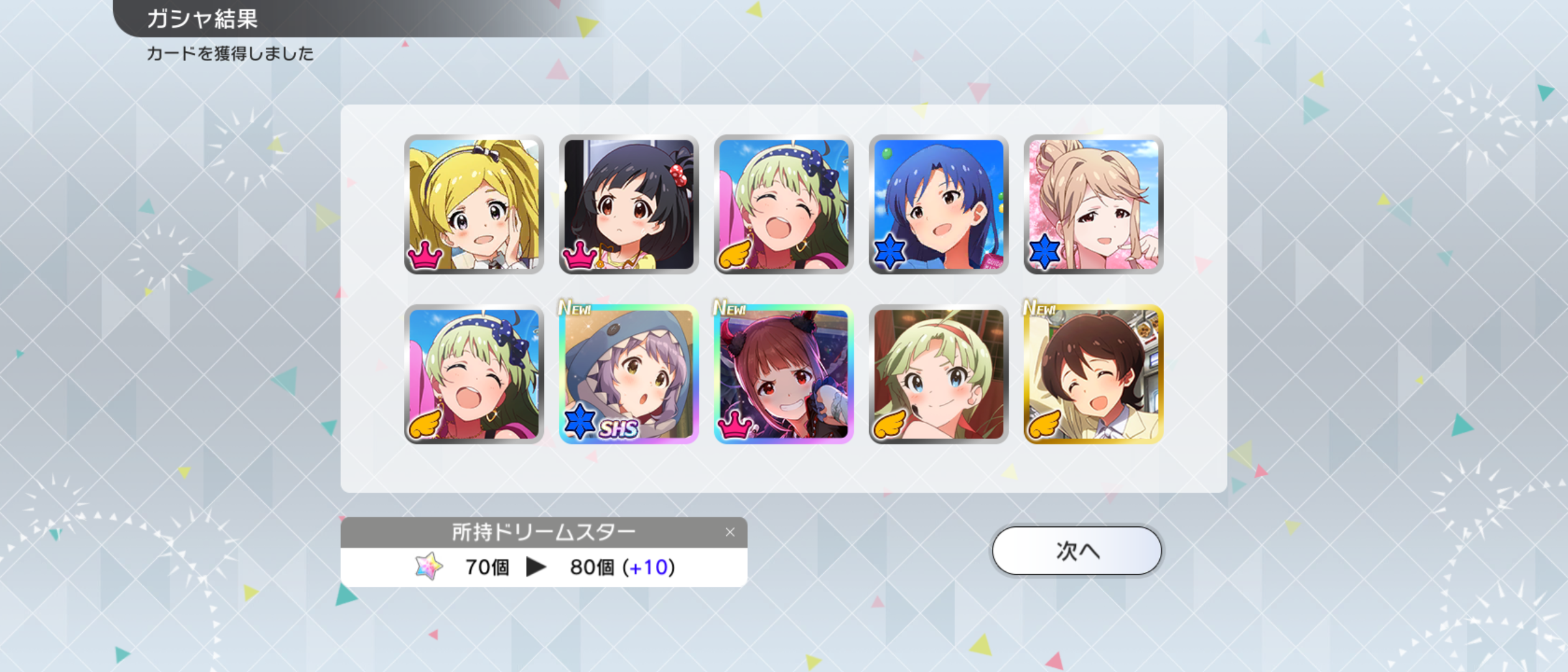
Task: Choose the green-haired girl with red headband
Action: [938, 375]
